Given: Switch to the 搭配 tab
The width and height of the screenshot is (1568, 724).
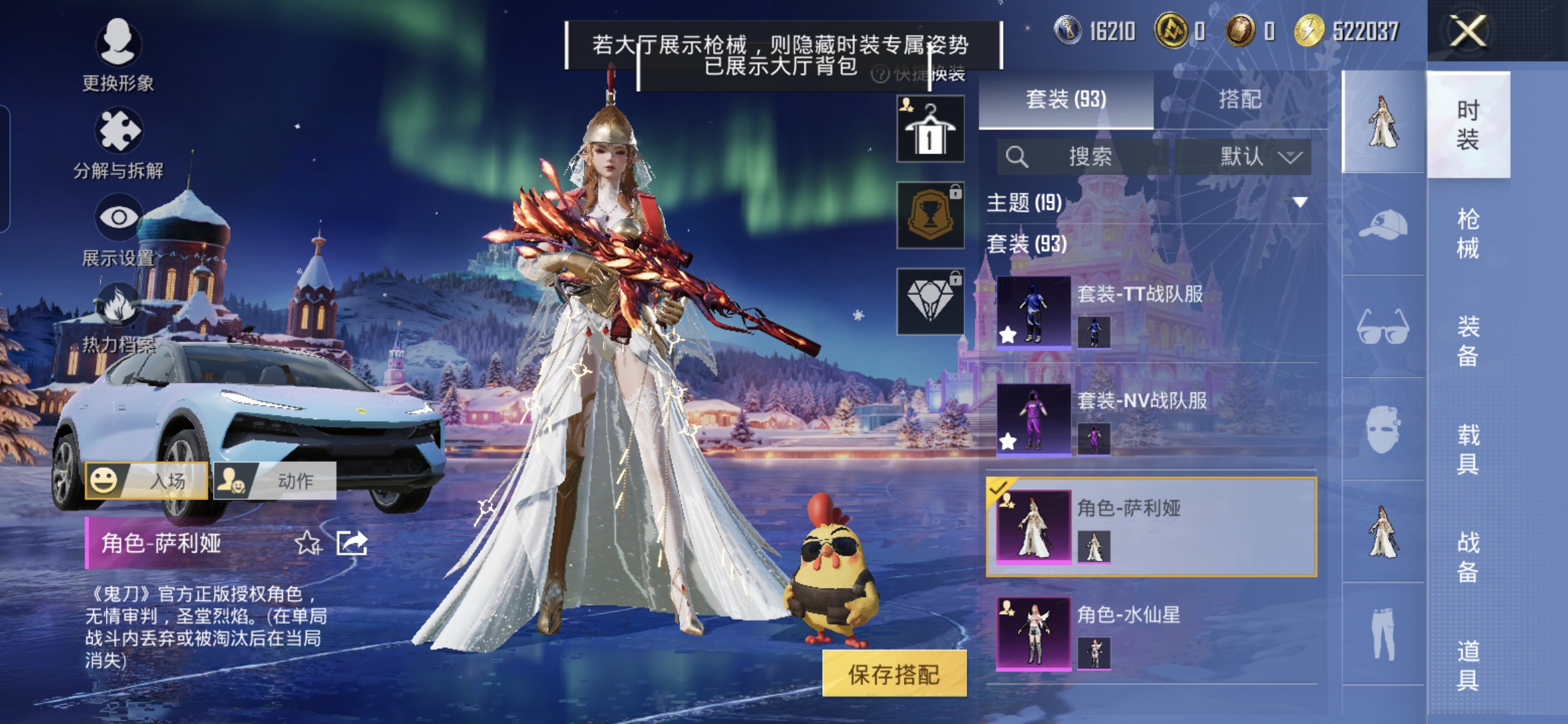Looking at the screenshot, I should click(x=1240, y=100).
